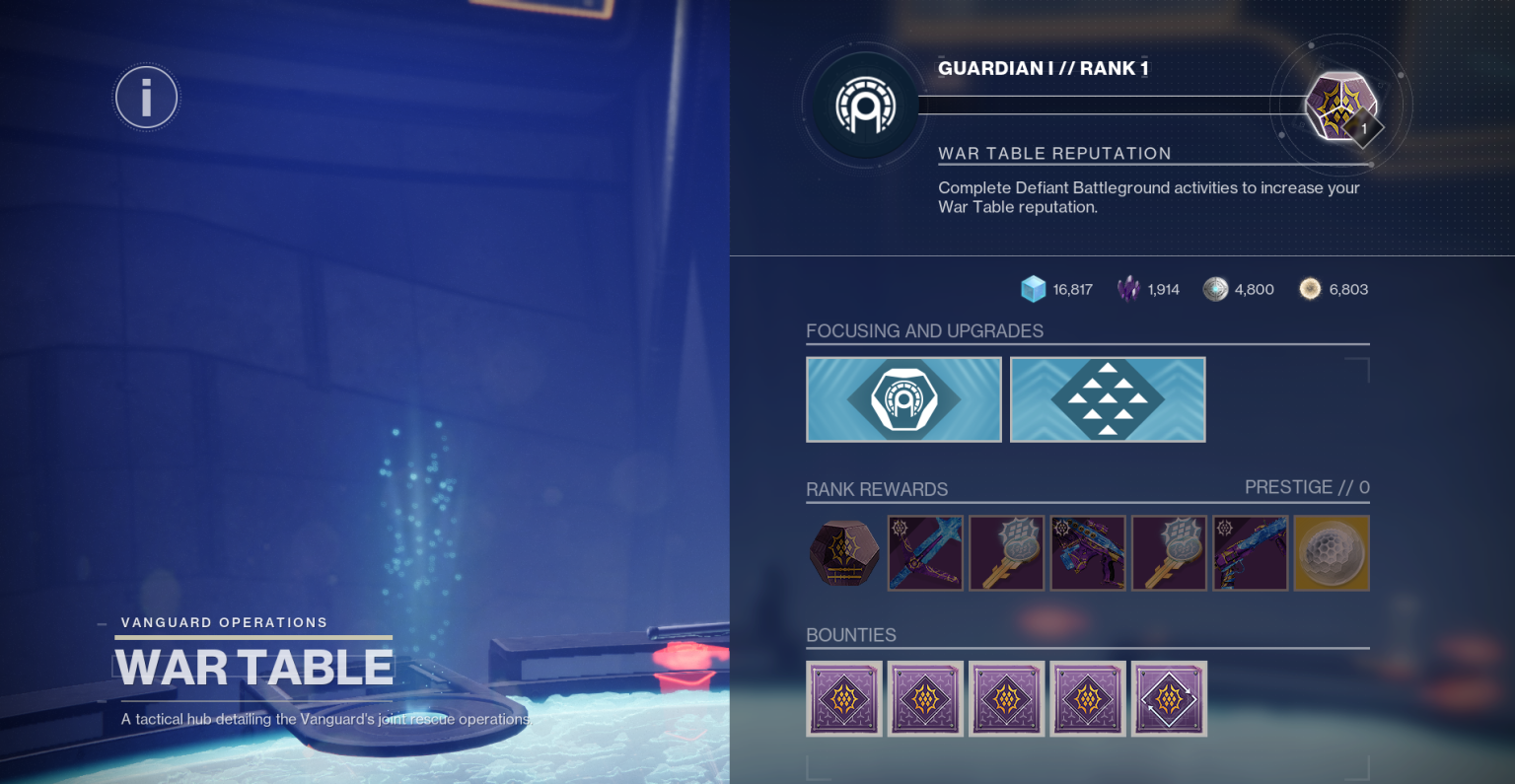Click the War Table faction emblem
This screenshot has height=784, width=1515.
tap(865, 106)
